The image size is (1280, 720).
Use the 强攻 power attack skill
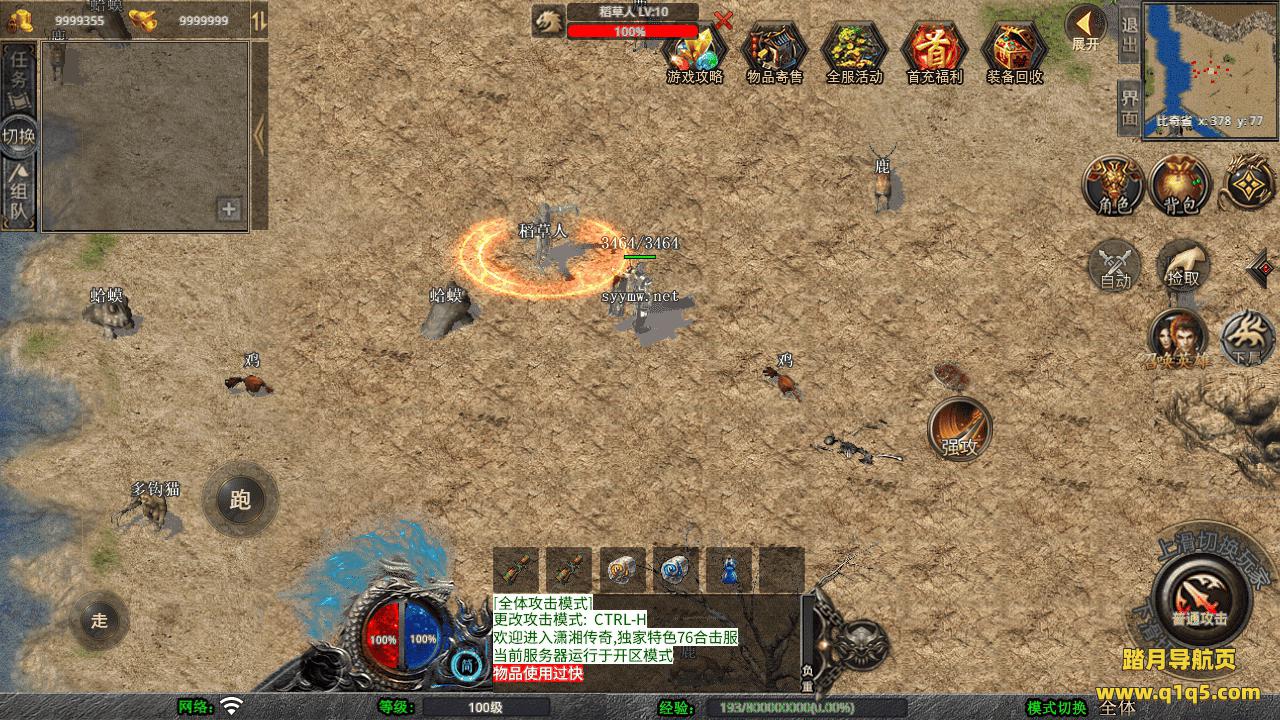[x=960, y=430]
